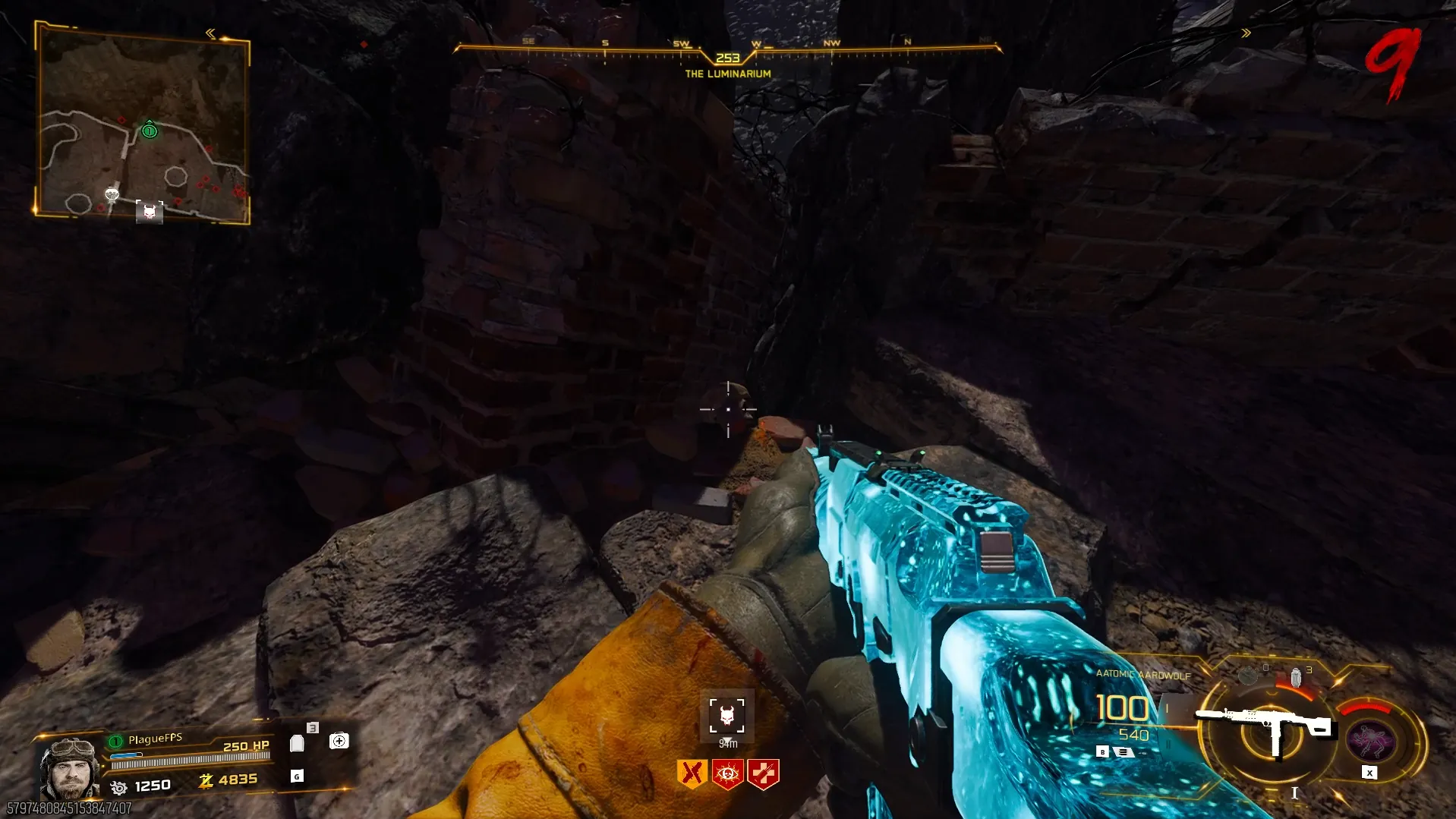Click the horned skull marker on minimap
The image size is (1456, 819).
(x=150, y=212)
